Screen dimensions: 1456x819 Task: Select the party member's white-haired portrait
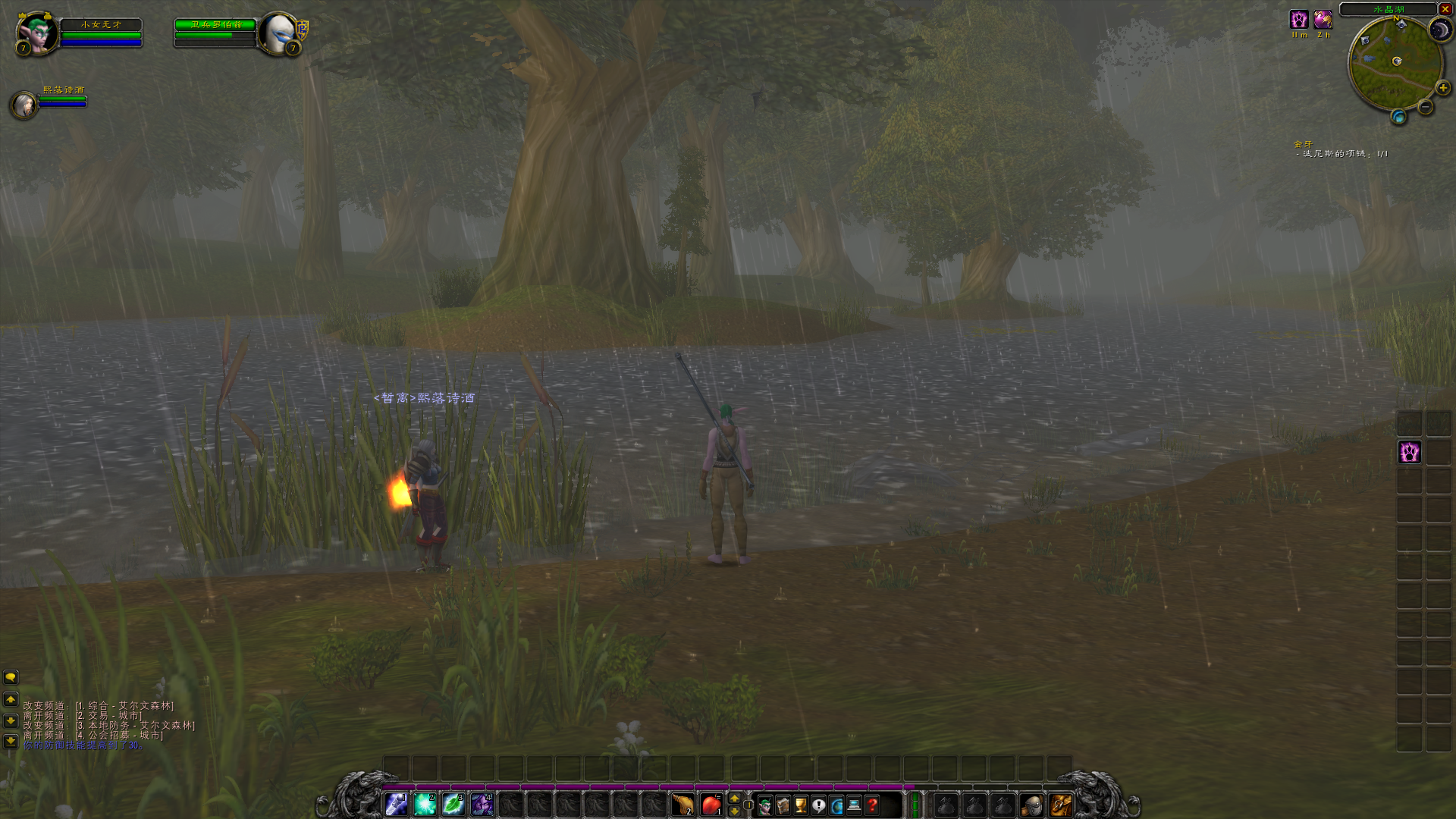coord(24,104)
